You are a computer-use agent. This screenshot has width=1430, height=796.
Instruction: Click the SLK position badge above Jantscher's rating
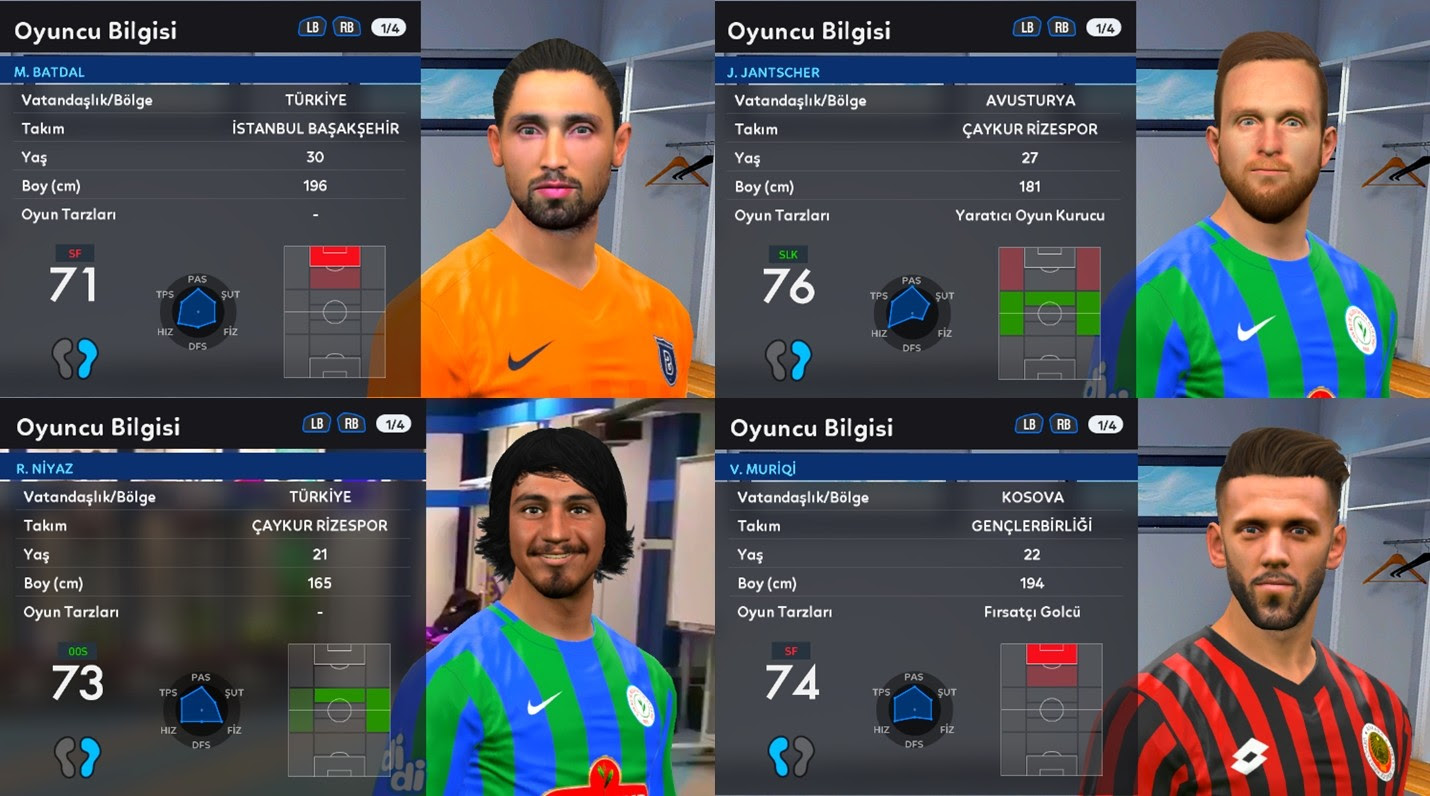[787, 254]
